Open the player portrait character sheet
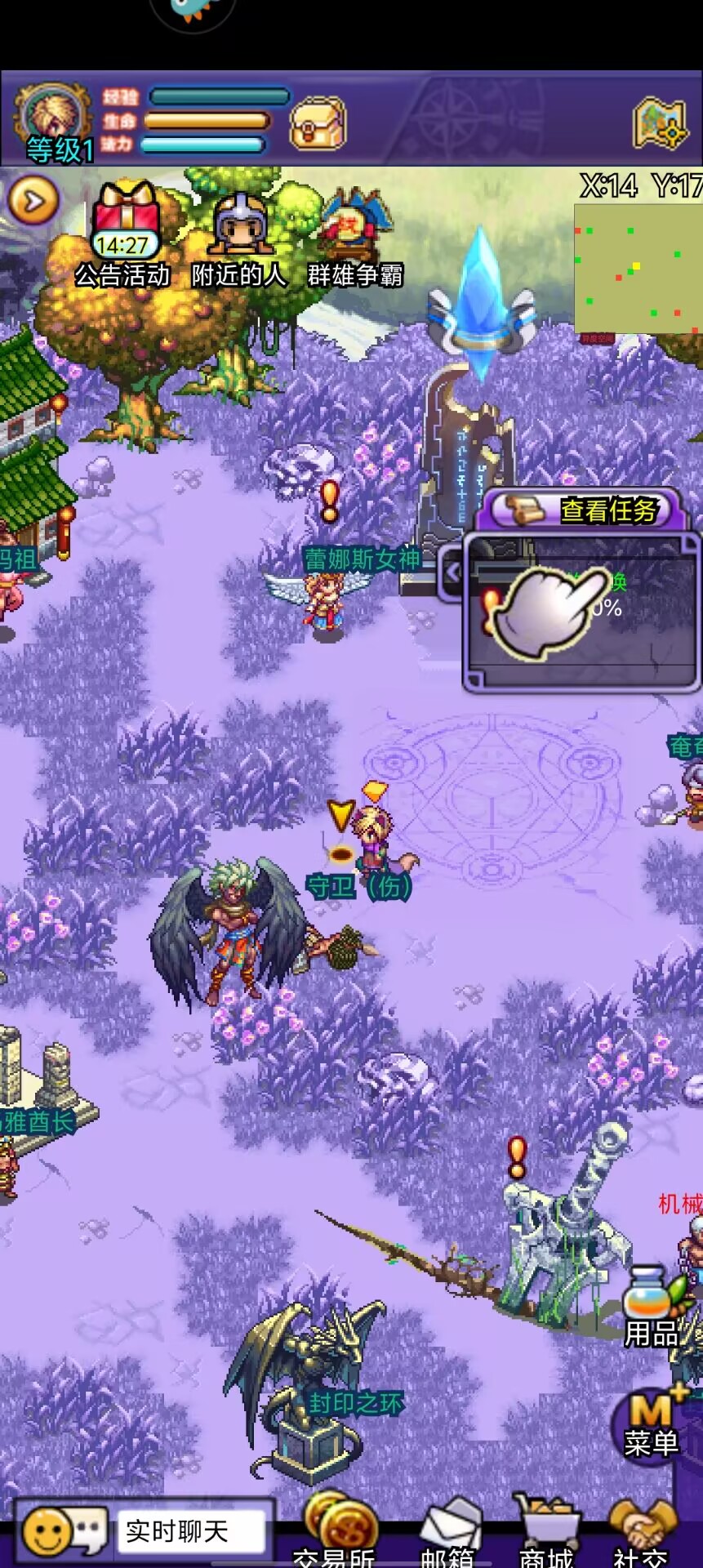Image resolution: width=703 pixels, height=1568 pixels. (53, 122)
